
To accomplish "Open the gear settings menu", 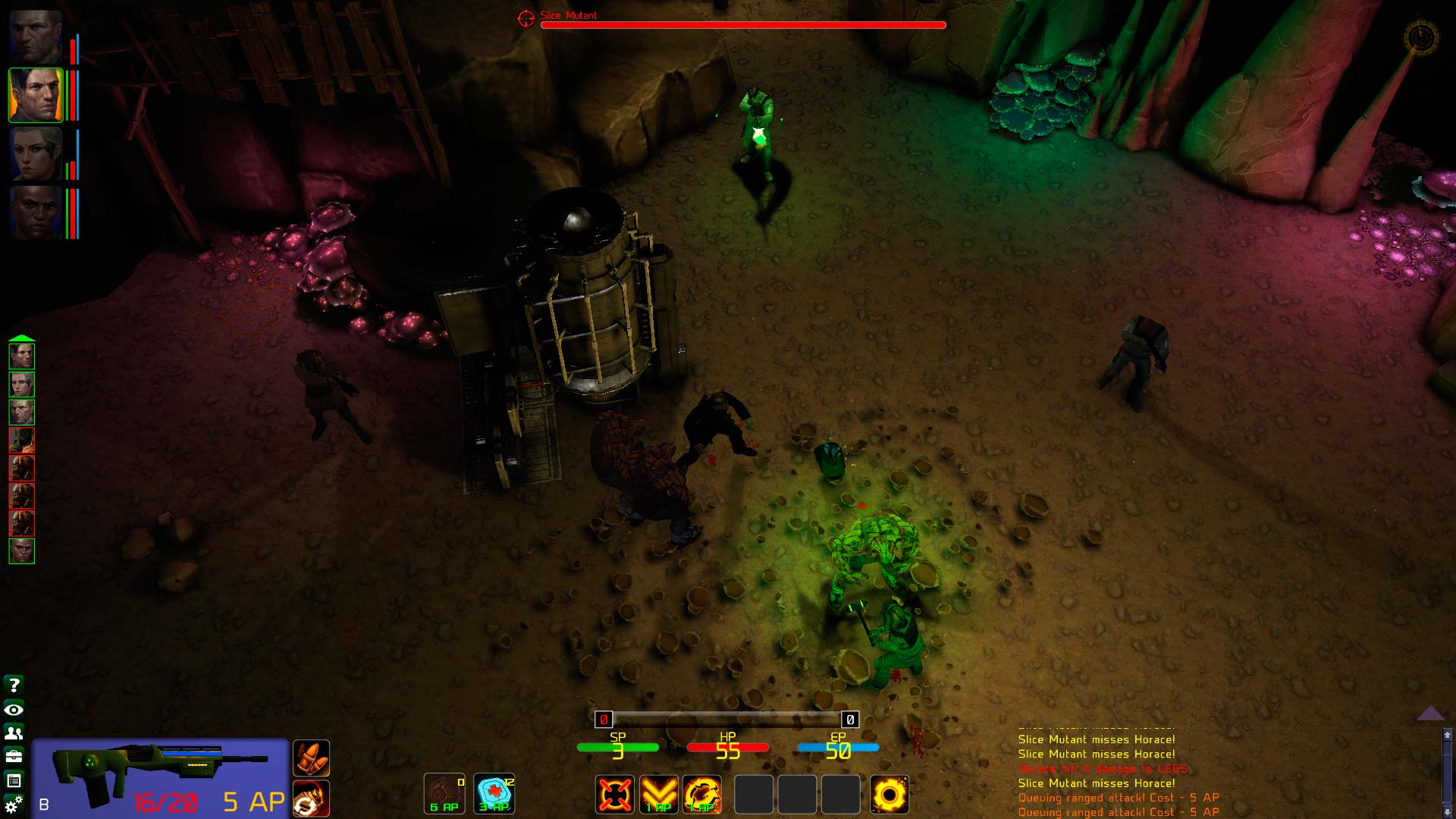I will pyautogui.click(x=14, y=804).
